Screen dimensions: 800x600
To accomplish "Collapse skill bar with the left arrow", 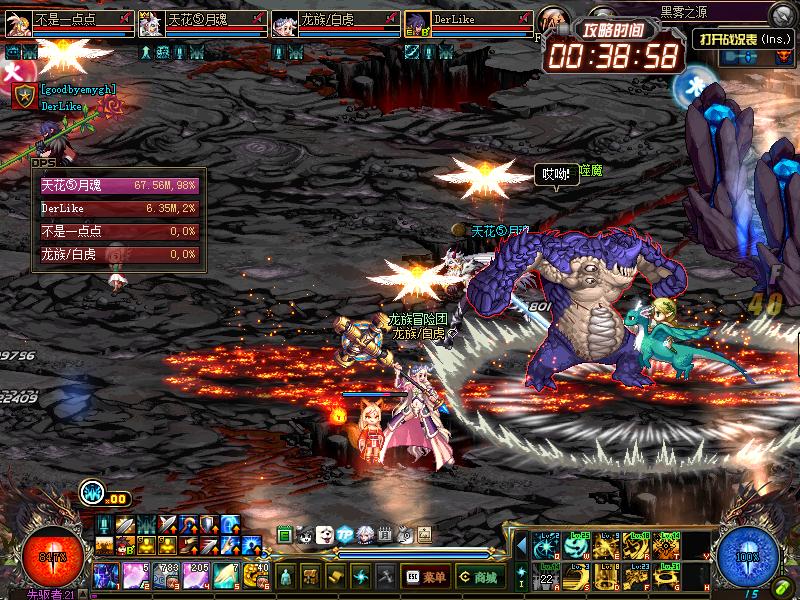I will tap(520, 546).
